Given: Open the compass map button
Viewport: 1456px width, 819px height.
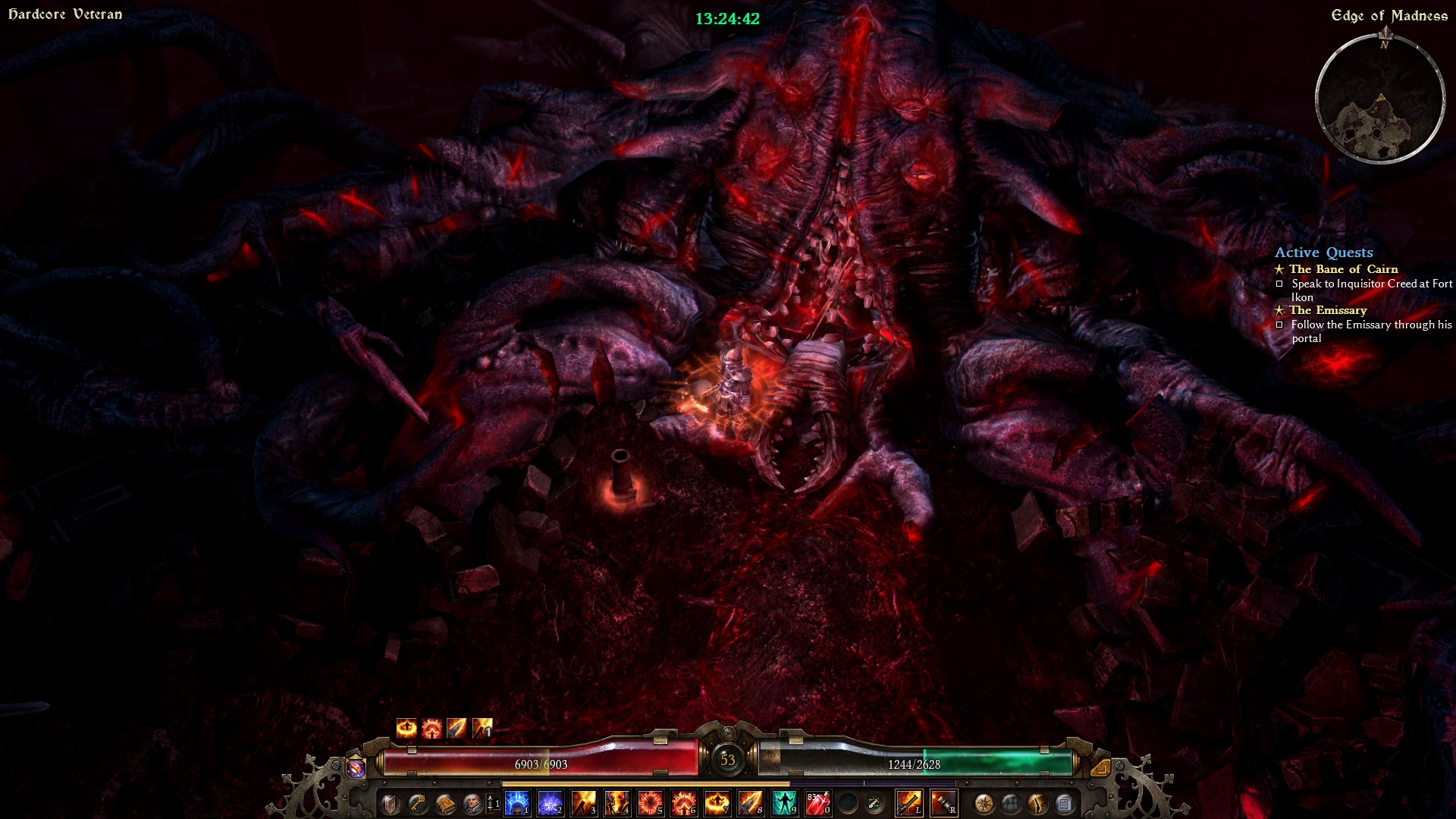Looking at the screenshot, I should (984, 803).
